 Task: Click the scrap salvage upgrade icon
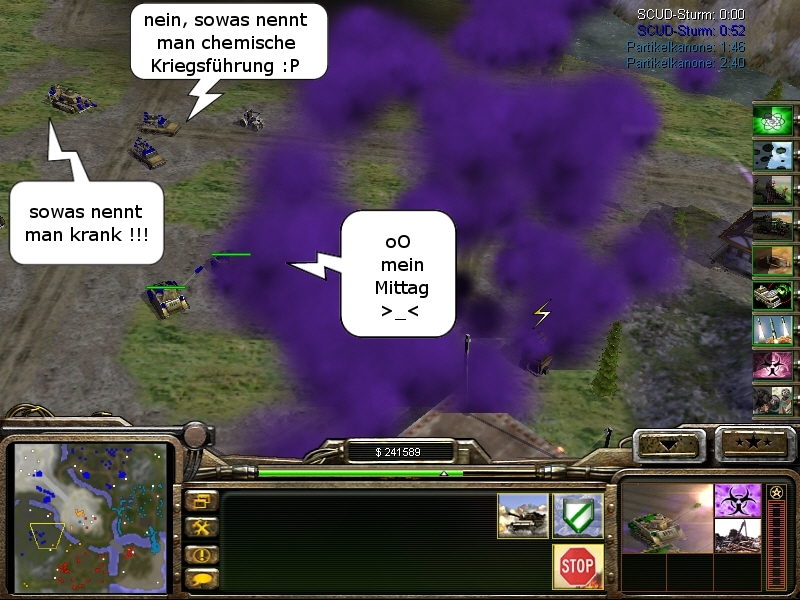(x=737, y=534)
